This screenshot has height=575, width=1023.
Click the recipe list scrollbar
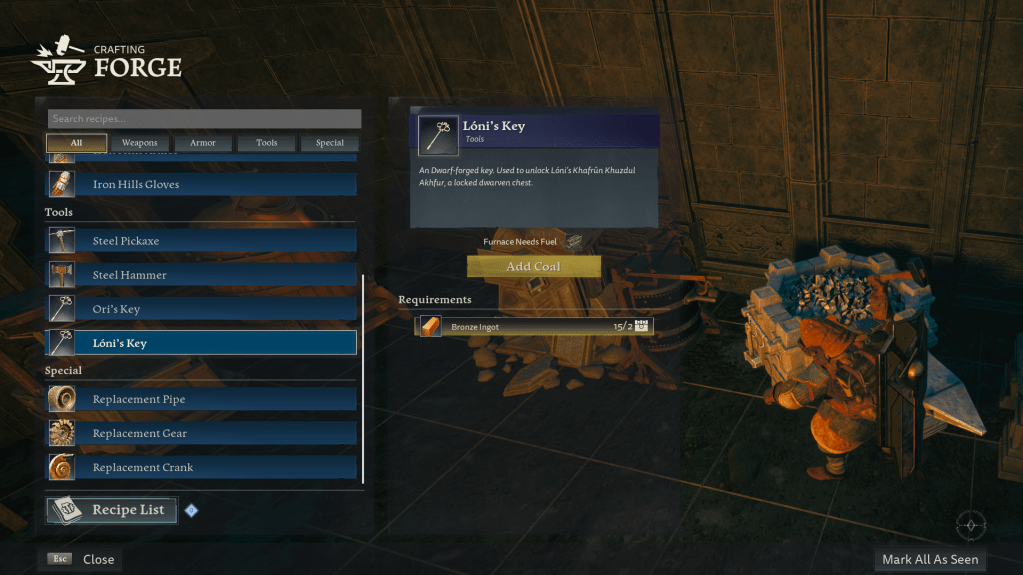tap(363, 380)
